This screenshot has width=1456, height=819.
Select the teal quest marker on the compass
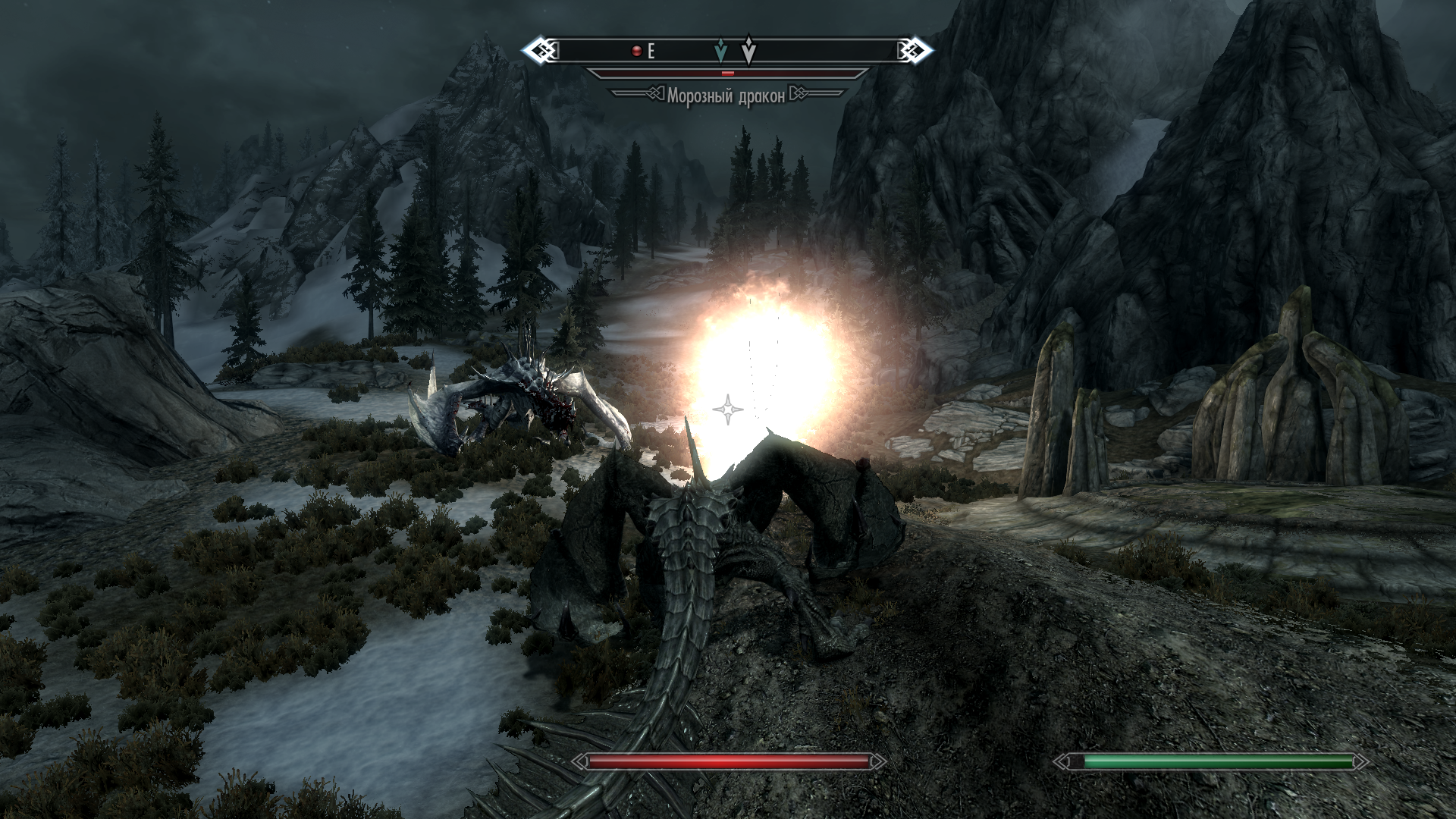(x=721, y=51)
